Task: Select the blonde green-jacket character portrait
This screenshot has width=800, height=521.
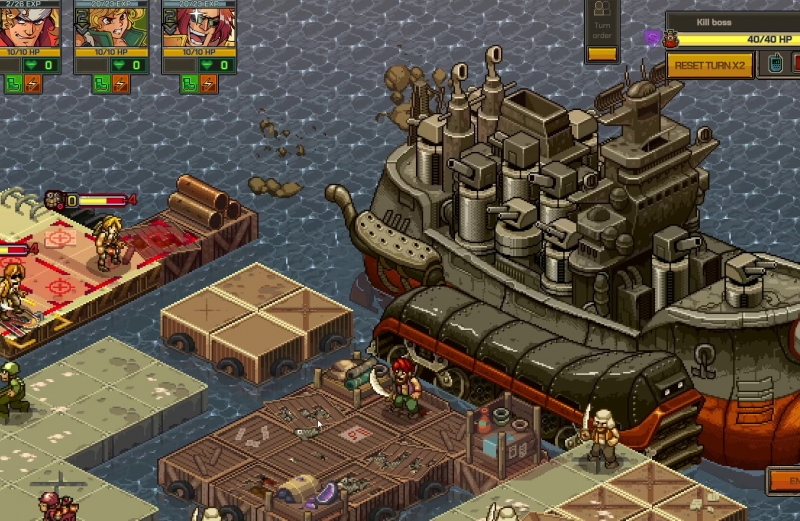Action: click(111, 29)
